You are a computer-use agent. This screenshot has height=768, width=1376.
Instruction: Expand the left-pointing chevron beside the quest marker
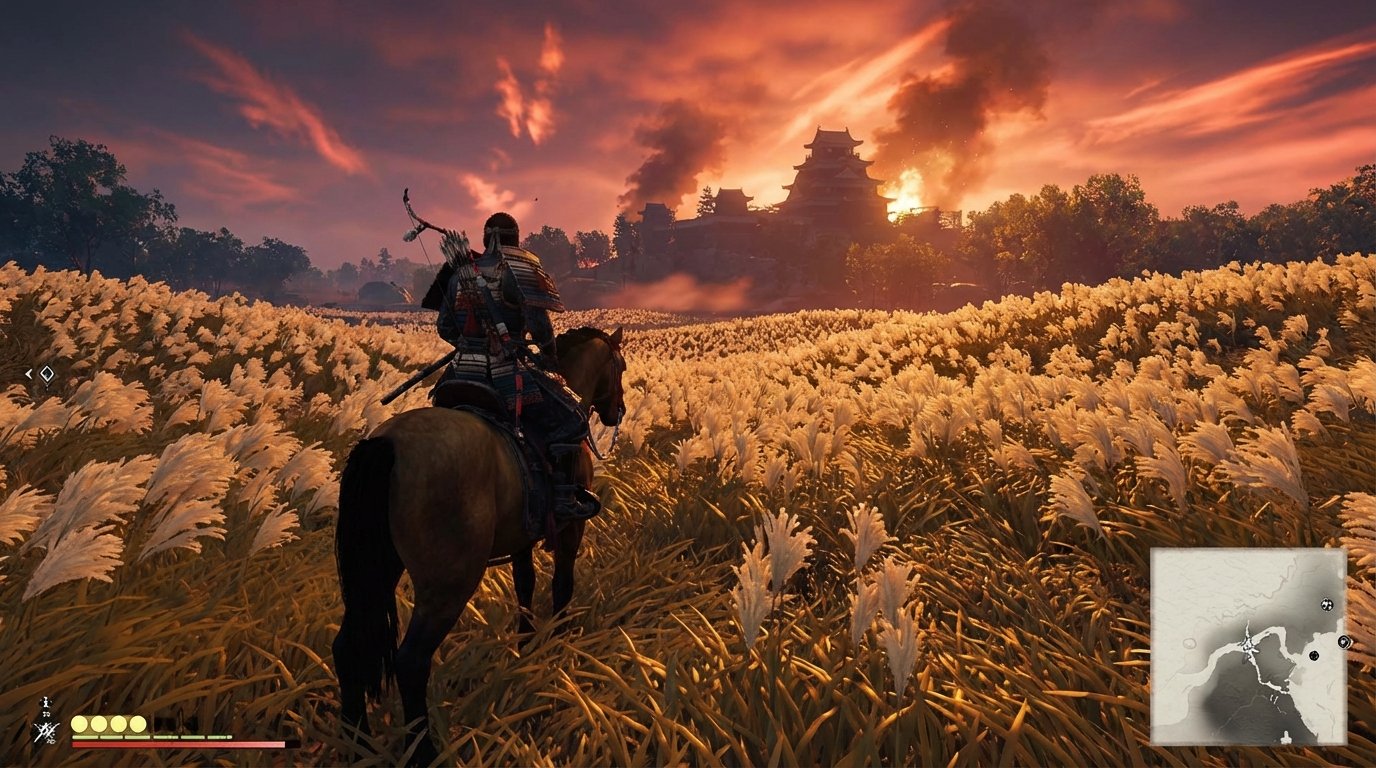point(28,373)
